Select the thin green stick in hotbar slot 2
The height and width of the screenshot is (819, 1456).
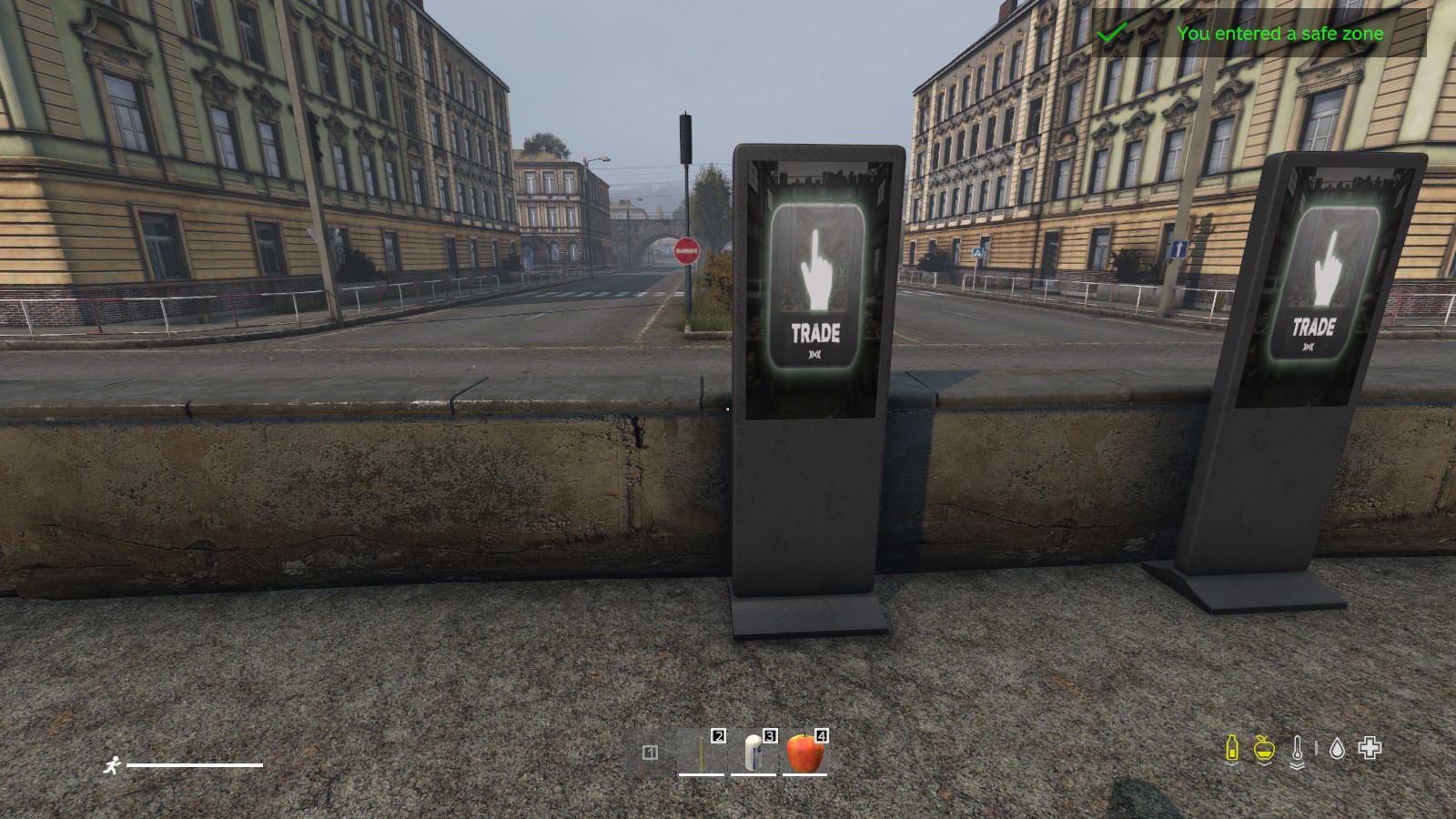pos(702,753)
